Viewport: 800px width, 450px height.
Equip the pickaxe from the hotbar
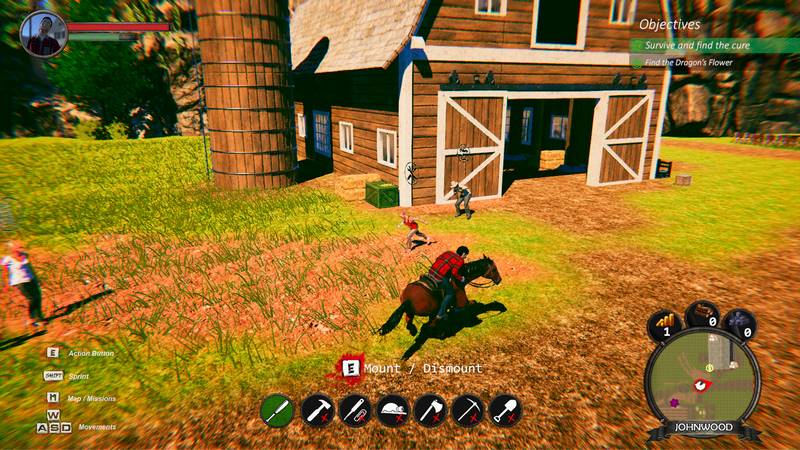point(467,409)
